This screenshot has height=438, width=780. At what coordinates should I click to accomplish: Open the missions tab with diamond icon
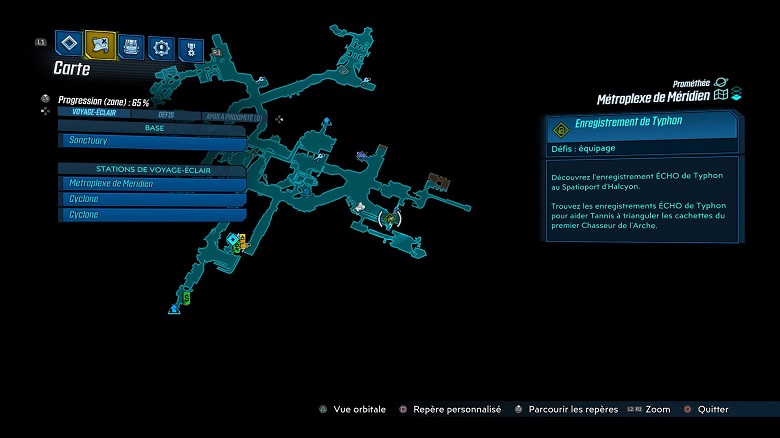click(69, 43)
